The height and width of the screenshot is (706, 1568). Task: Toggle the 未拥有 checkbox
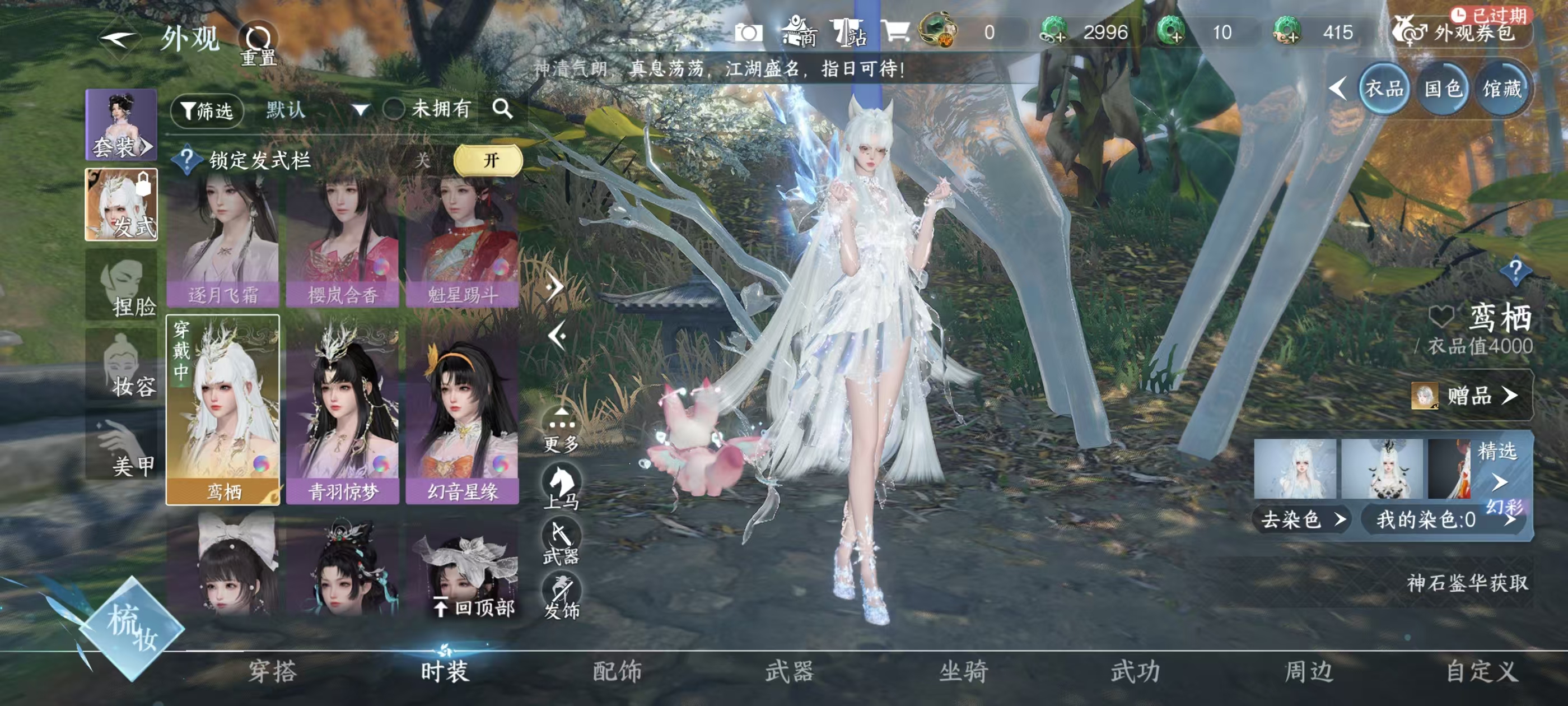tap(394, 110)
